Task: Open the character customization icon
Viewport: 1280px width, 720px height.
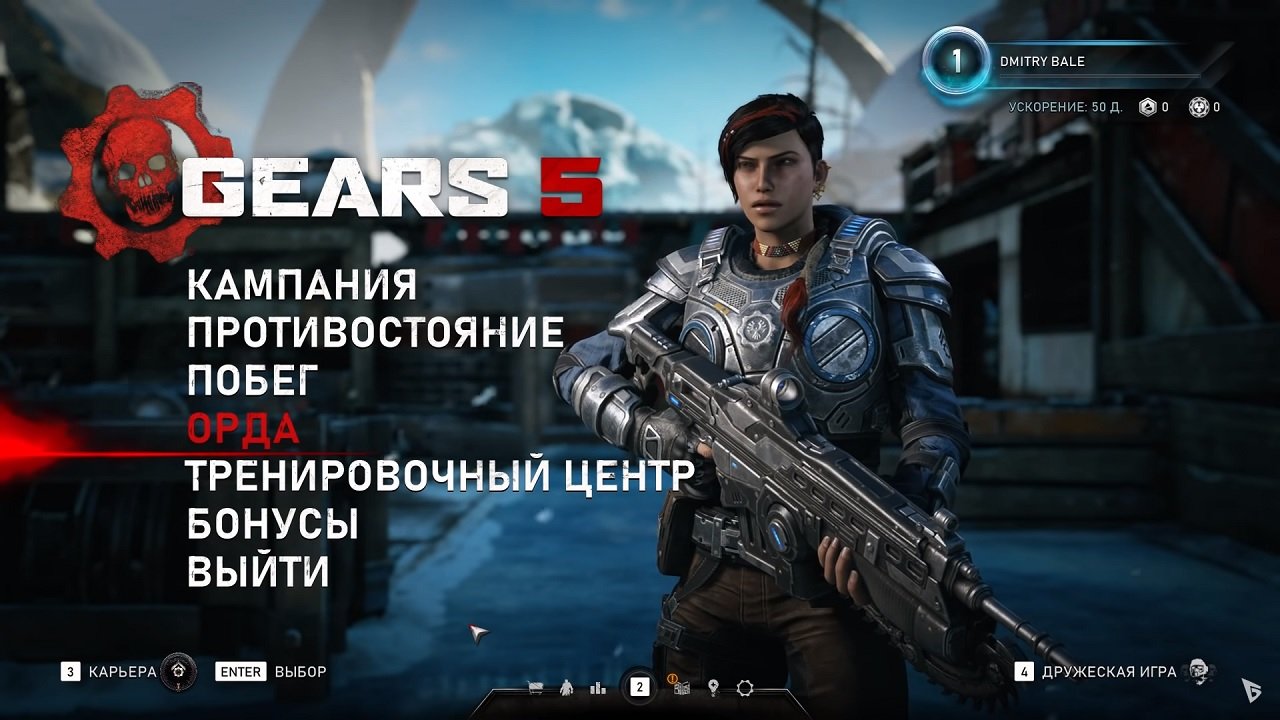Action: pos(567,688)
